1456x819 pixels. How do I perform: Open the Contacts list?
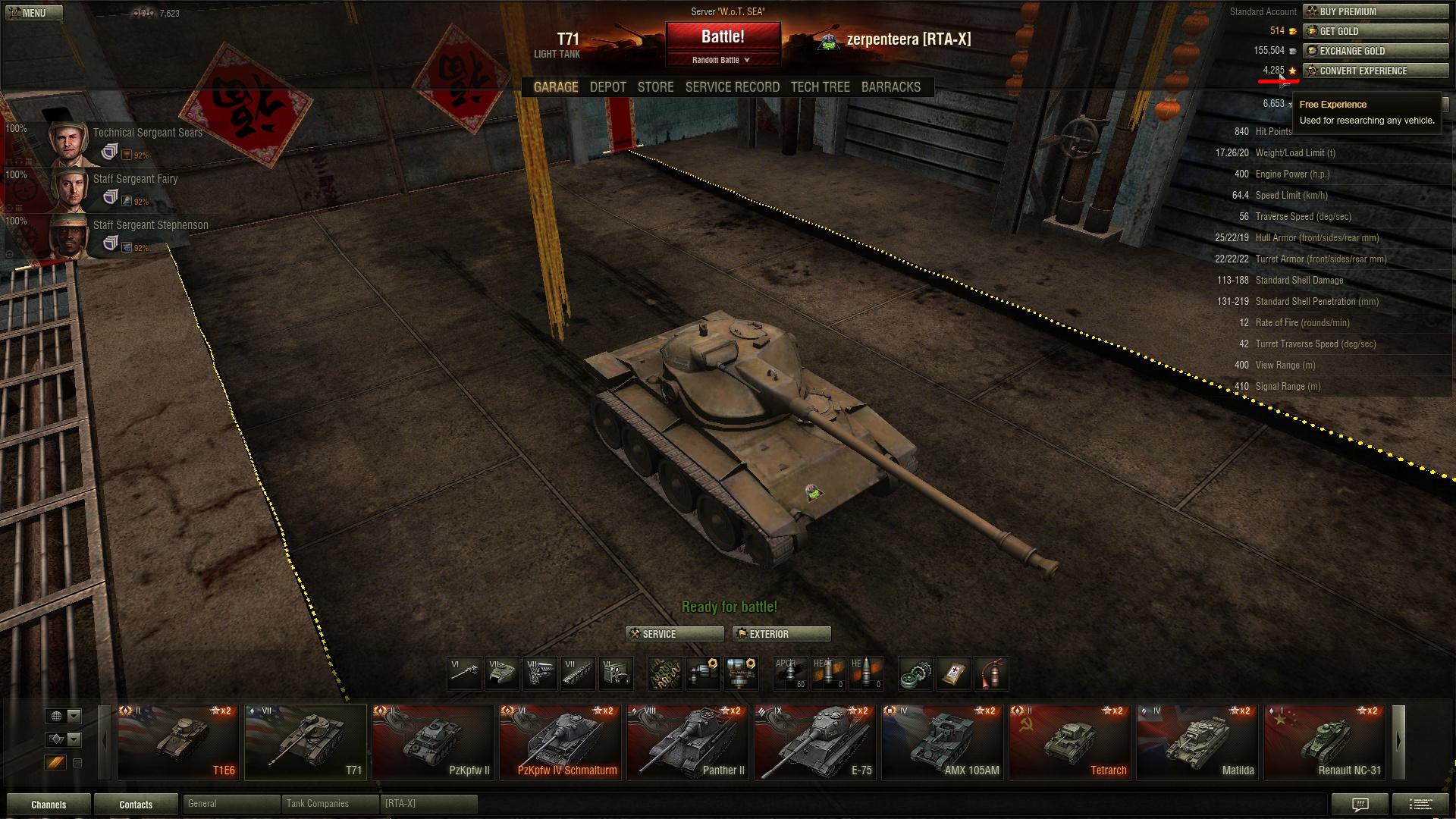click(136, 805)
